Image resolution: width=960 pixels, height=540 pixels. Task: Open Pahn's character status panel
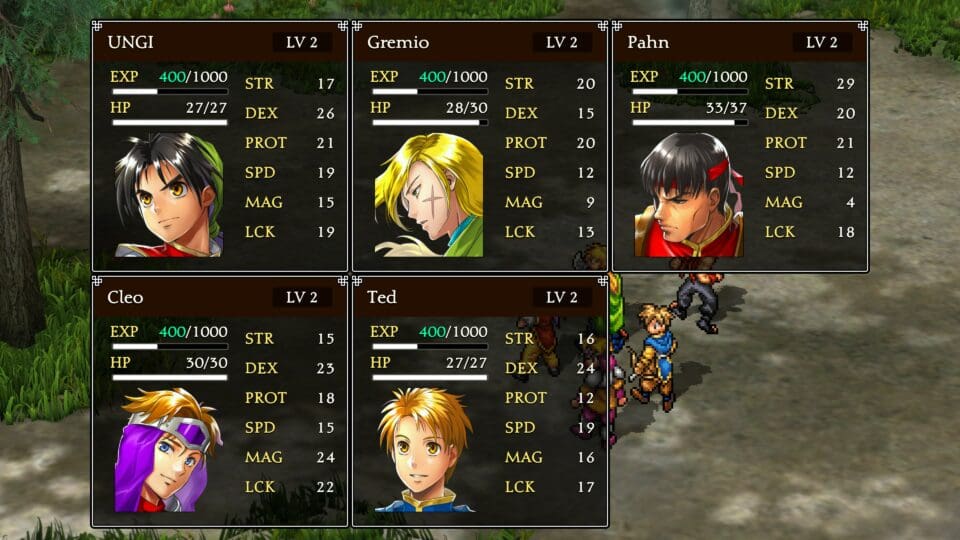(x=740, y=146)
